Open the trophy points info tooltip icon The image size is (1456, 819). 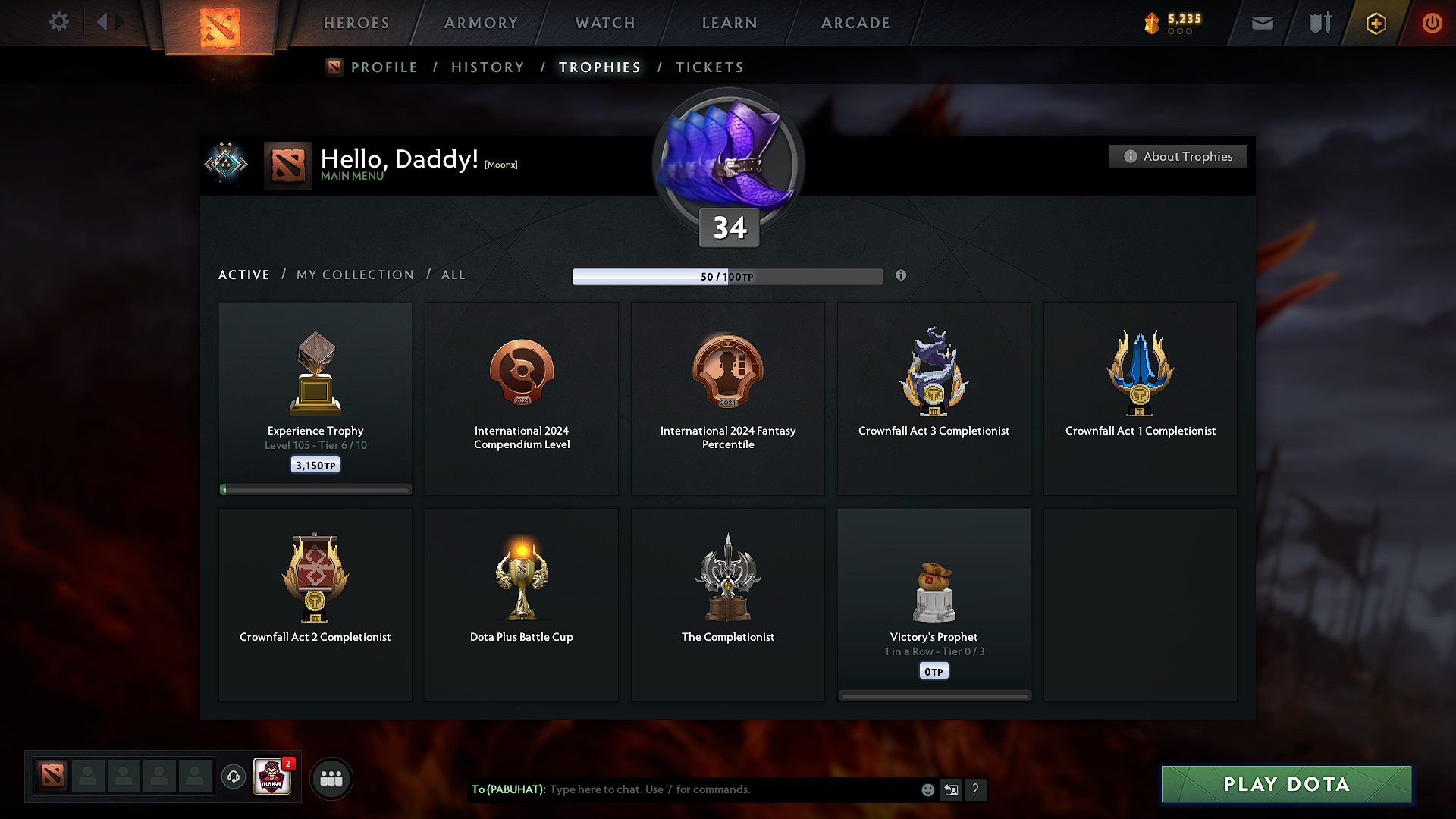pyautogui.click(x=902, y=276)
